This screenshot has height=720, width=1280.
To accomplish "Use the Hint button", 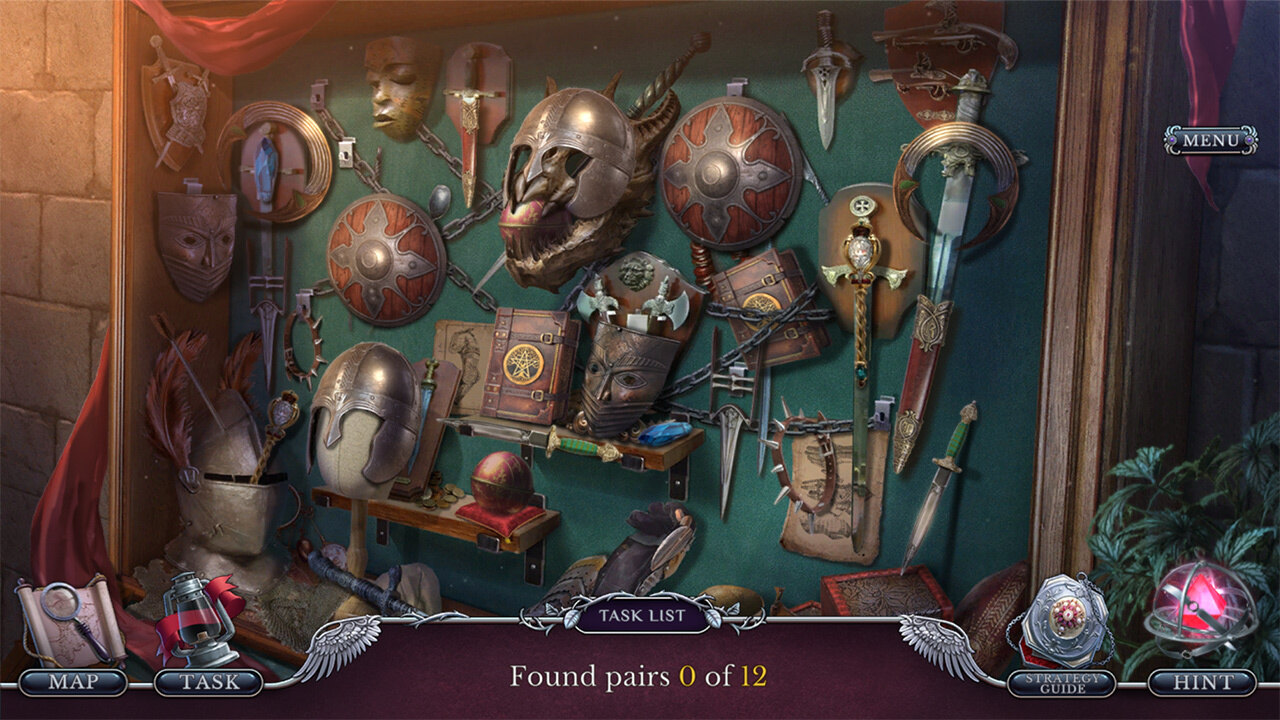I will click(x=1201, y=682).
